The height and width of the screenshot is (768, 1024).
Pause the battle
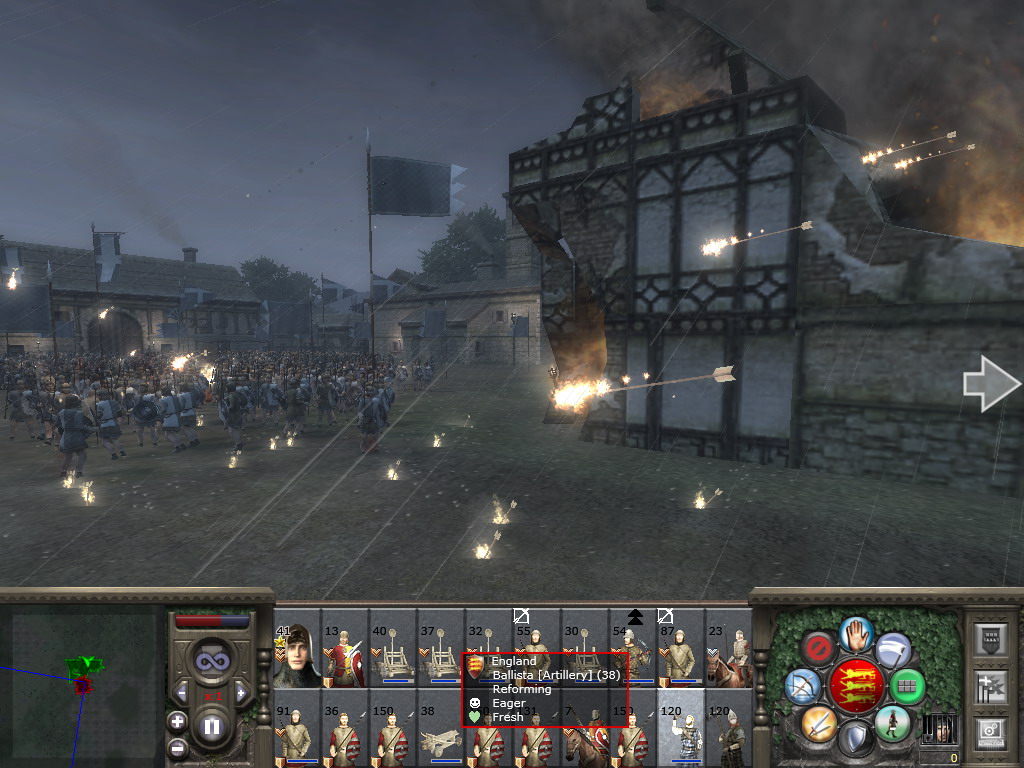[212, 727]
